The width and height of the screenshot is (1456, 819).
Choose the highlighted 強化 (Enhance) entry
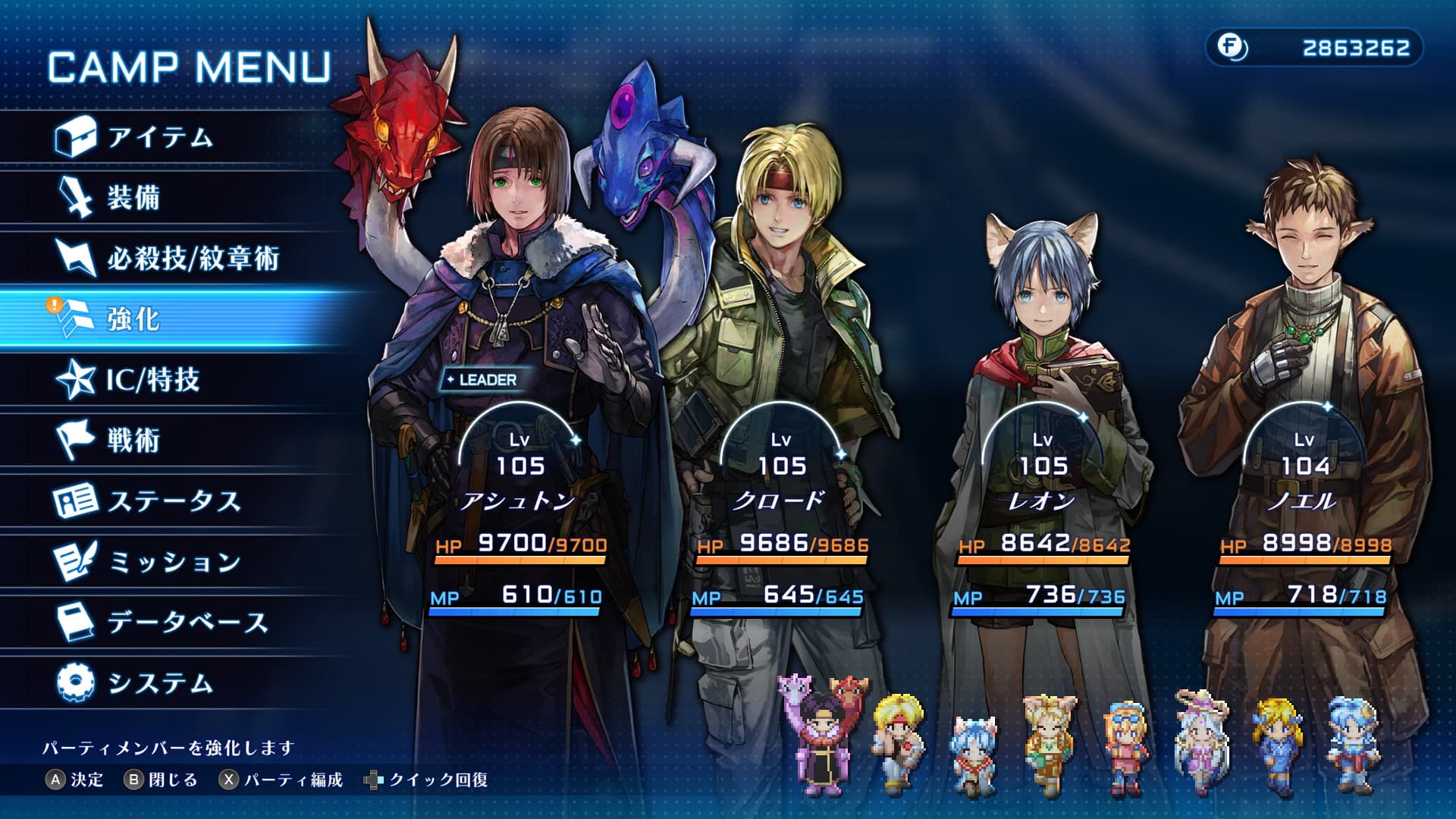click(133, 319)
